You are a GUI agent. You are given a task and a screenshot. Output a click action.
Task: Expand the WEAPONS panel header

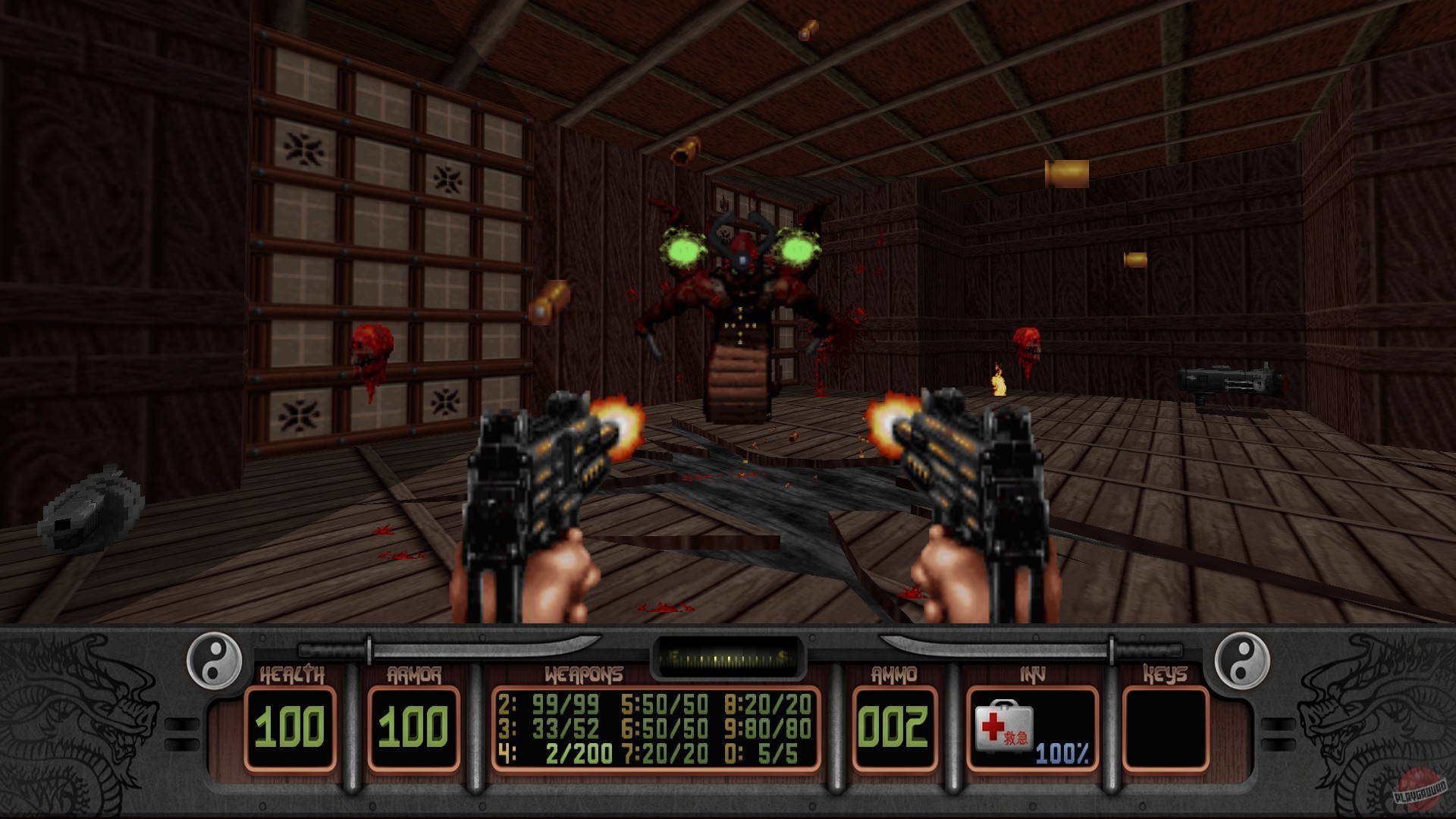coord(584,673)
